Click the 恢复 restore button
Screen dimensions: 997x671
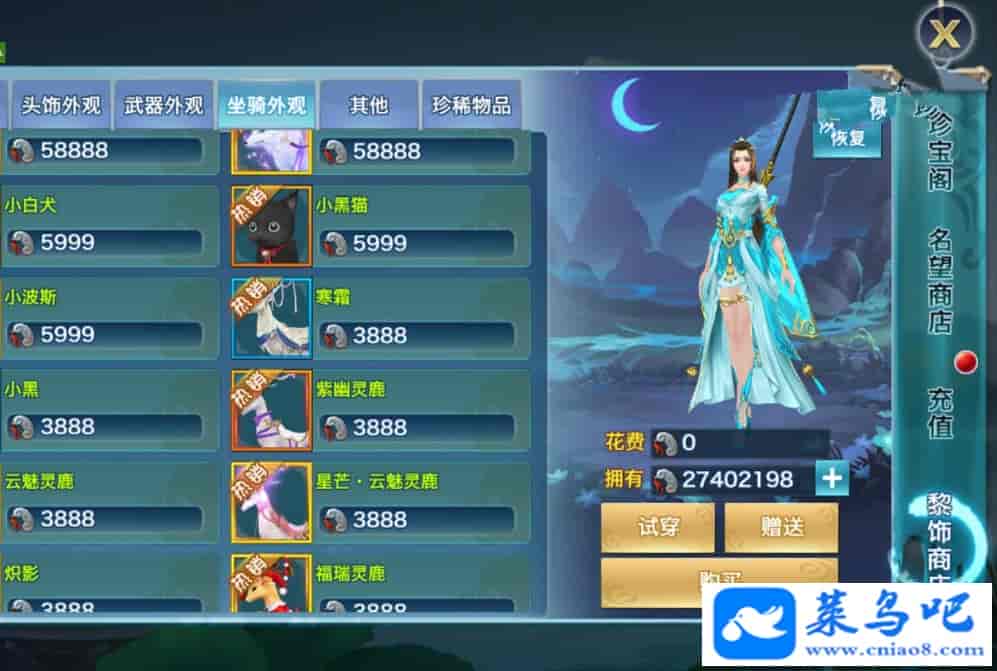[x=848, y=137]
